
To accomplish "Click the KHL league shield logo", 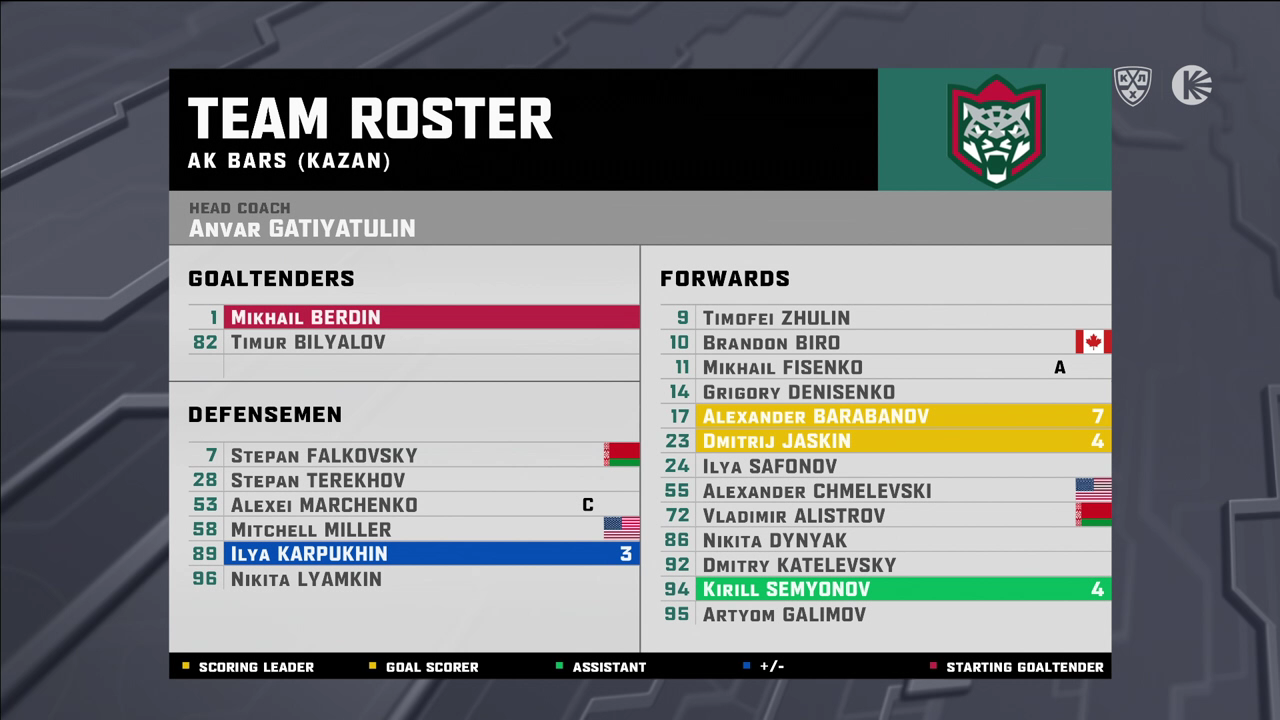I will pos(1133,86).
